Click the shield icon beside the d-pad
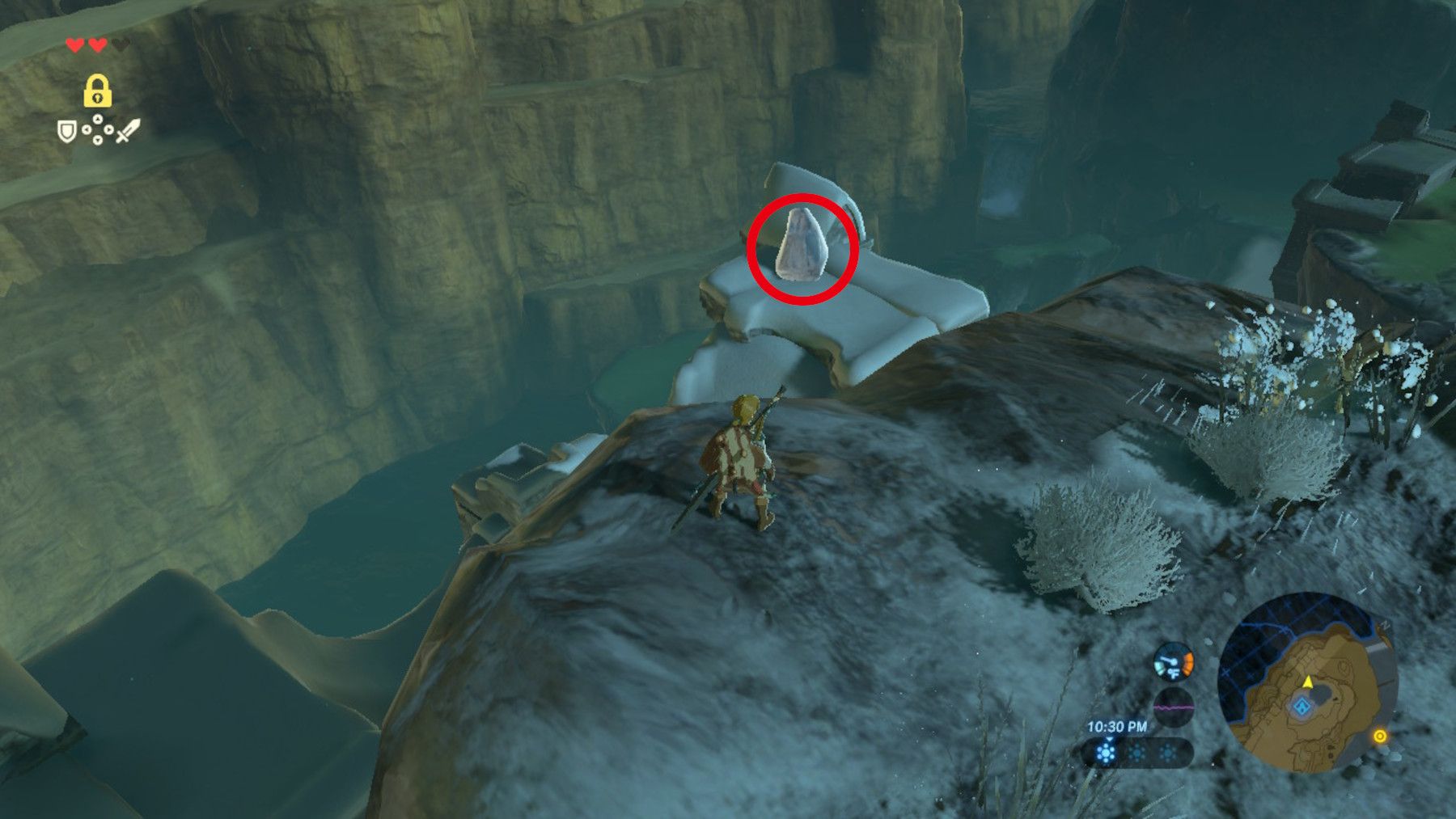1456x819 pixels. pyautogui.click(x=67, y=132)
